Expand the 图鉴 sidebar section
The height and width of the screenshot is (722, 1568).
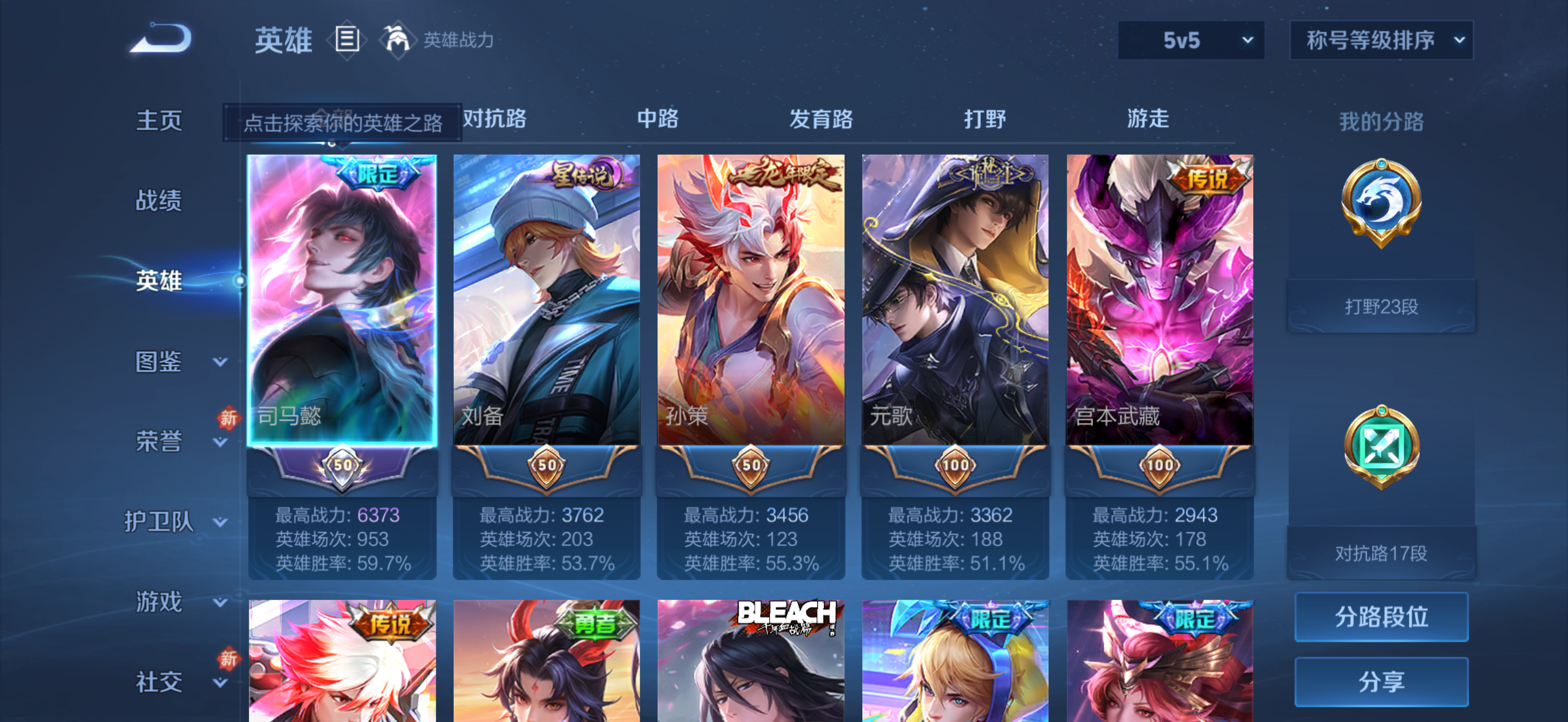160,362
